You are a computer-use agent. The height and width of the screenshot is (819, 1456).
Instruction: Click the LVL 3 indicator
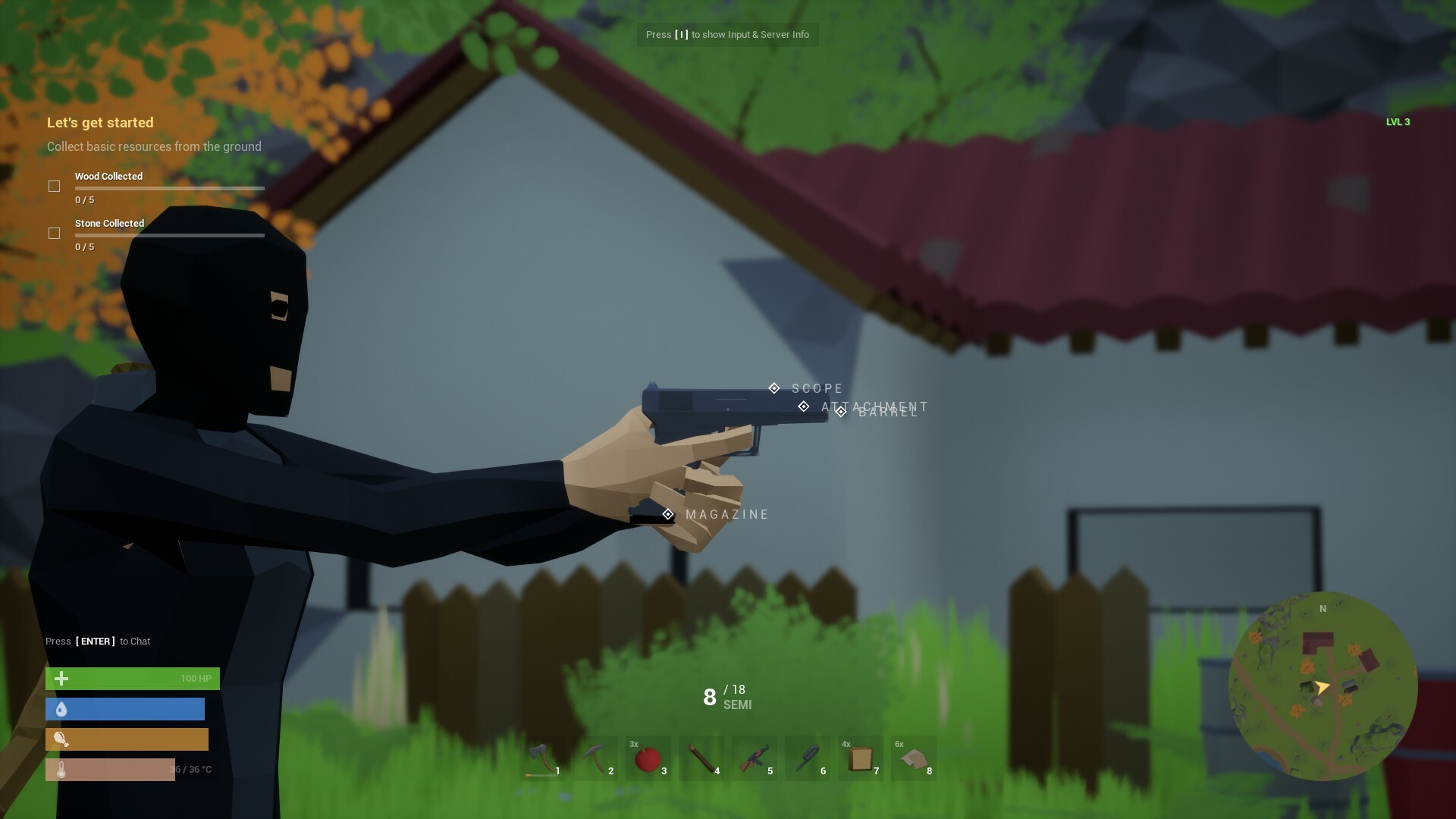1398,121
